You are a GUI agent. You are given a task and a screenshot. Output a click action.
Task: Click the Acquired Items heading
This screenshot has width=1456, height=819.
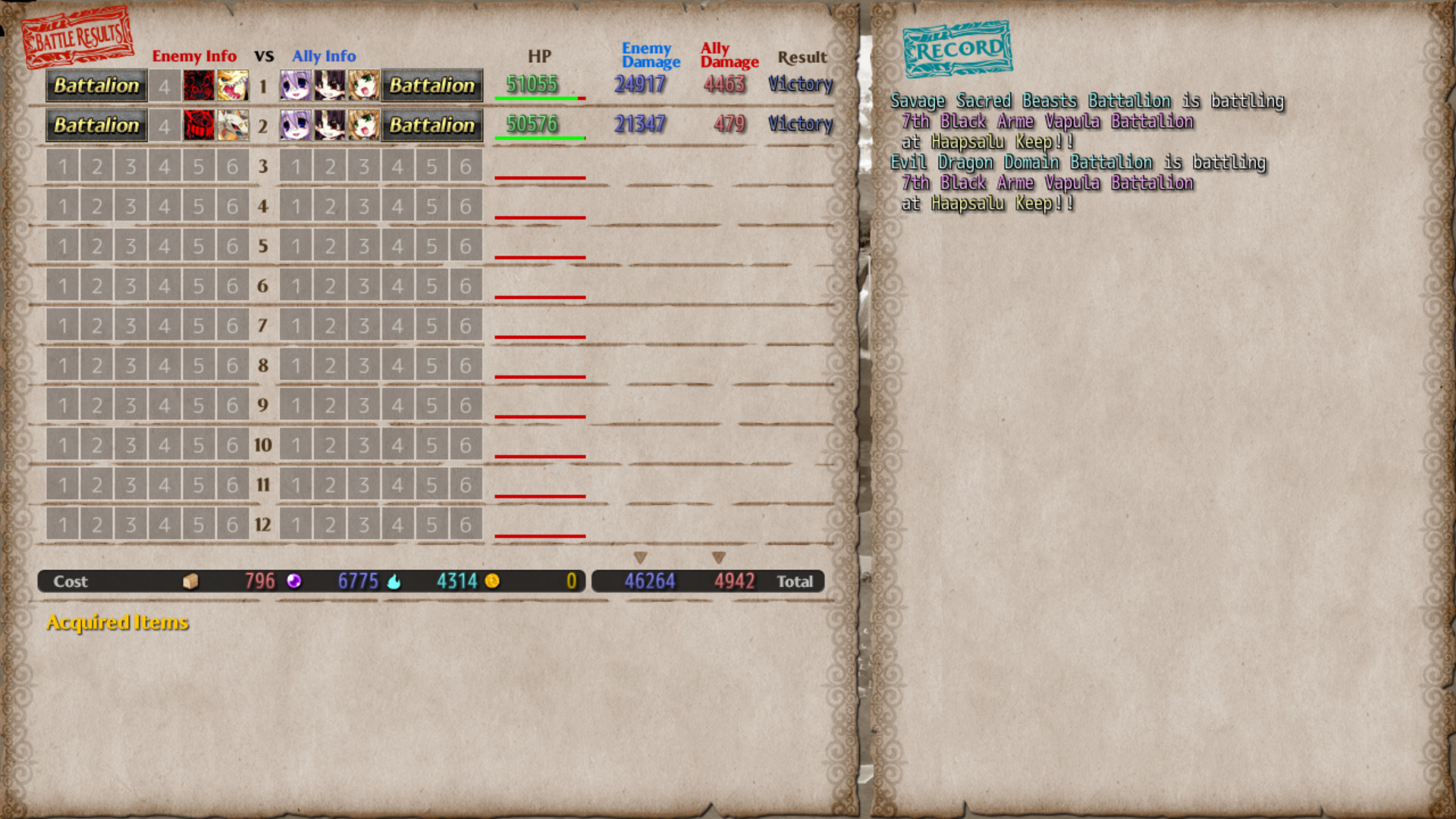(117, 622)
